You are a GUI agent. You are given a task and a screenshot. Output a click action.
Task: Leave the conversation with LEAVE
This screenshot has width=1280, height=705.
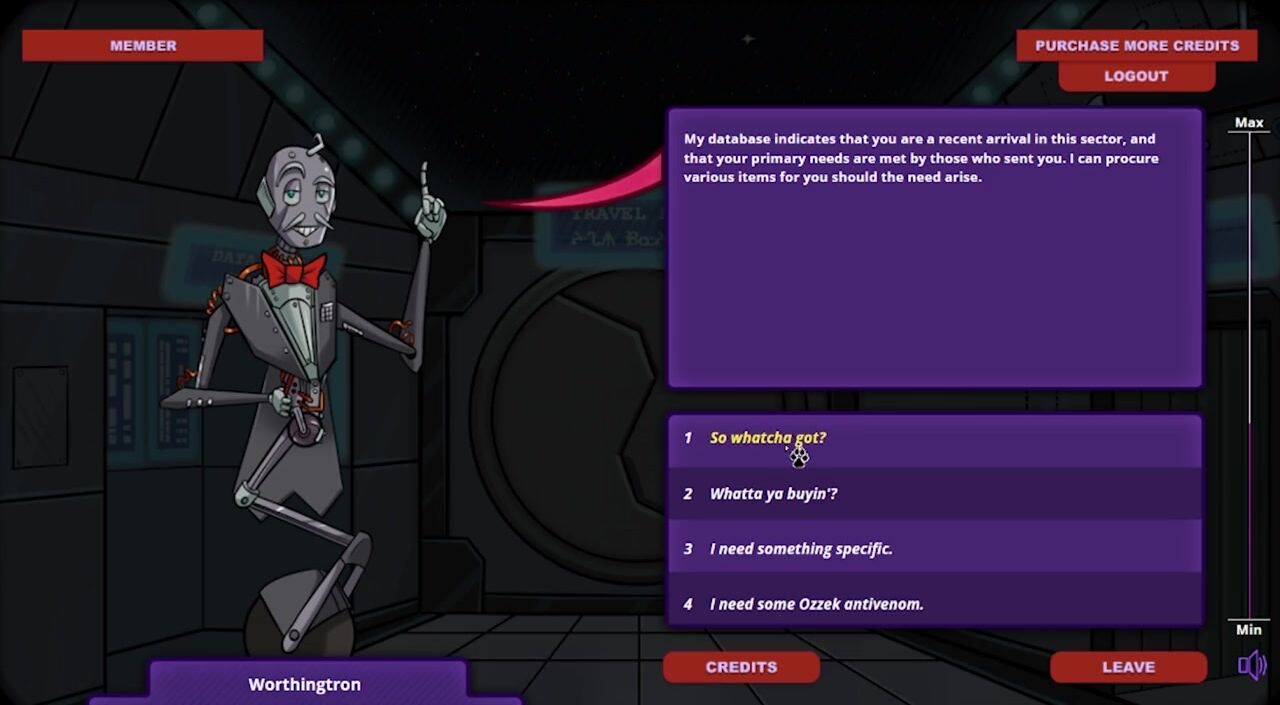coord(1128,667)
